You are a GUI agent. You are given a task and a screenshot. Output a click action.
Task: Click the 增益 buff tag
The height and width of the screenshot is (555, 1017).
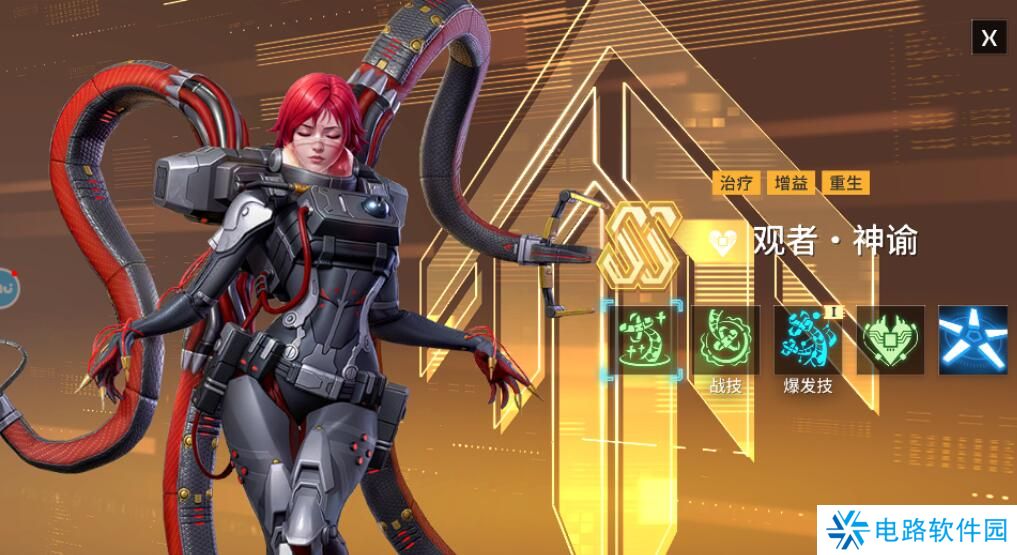pos(791,183)
